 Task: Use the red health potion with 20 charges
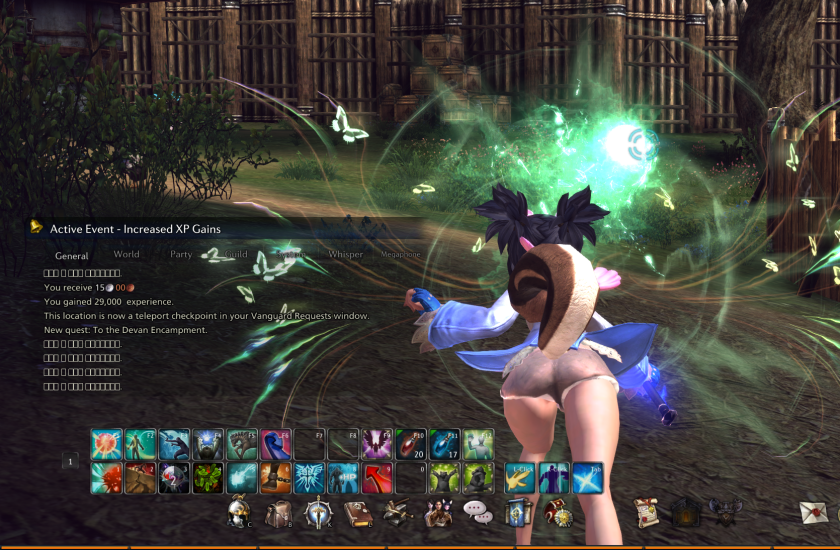410,443
